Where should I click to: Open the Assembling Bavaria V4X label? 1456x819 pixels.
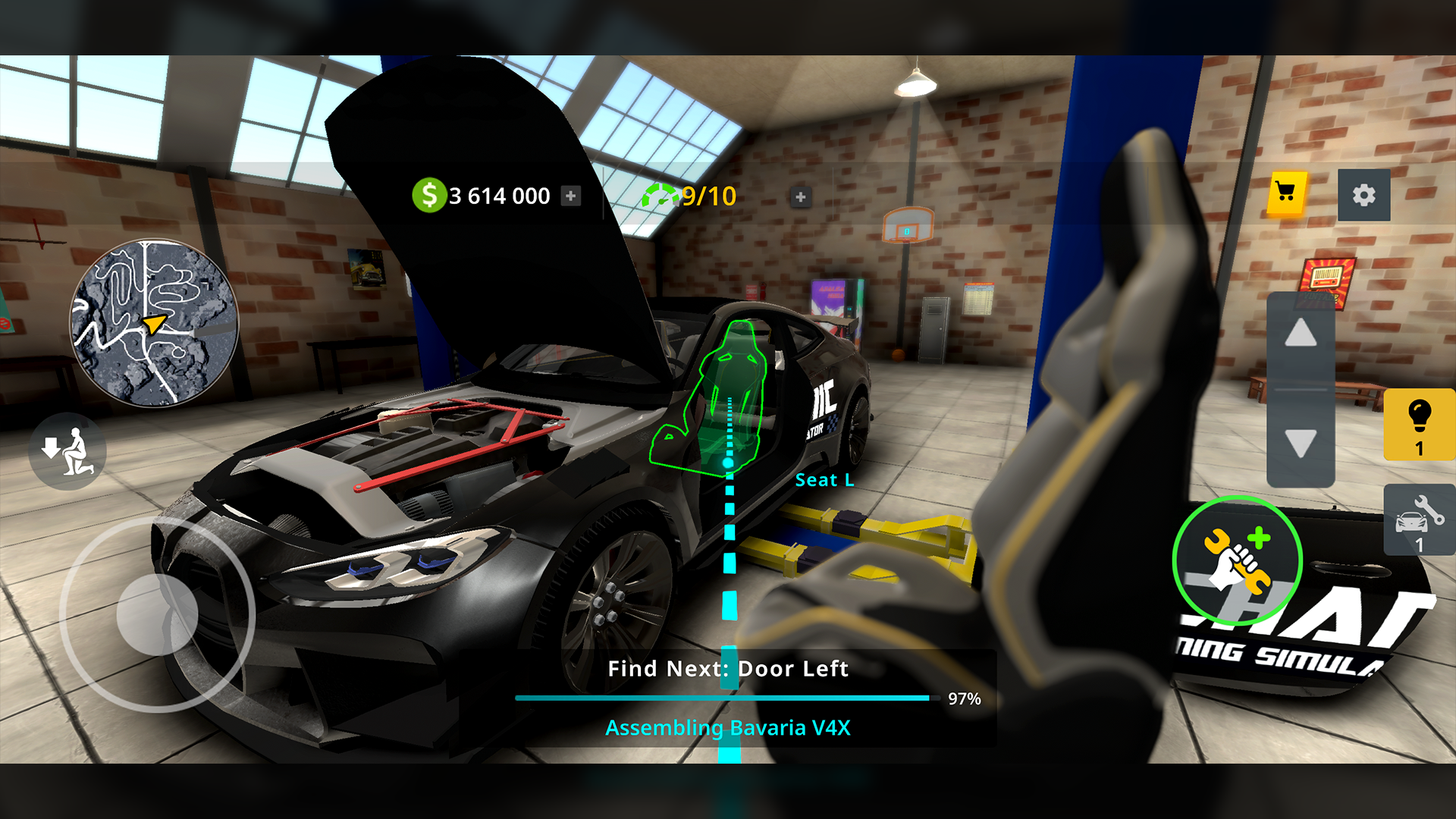(x=729, y=728)
